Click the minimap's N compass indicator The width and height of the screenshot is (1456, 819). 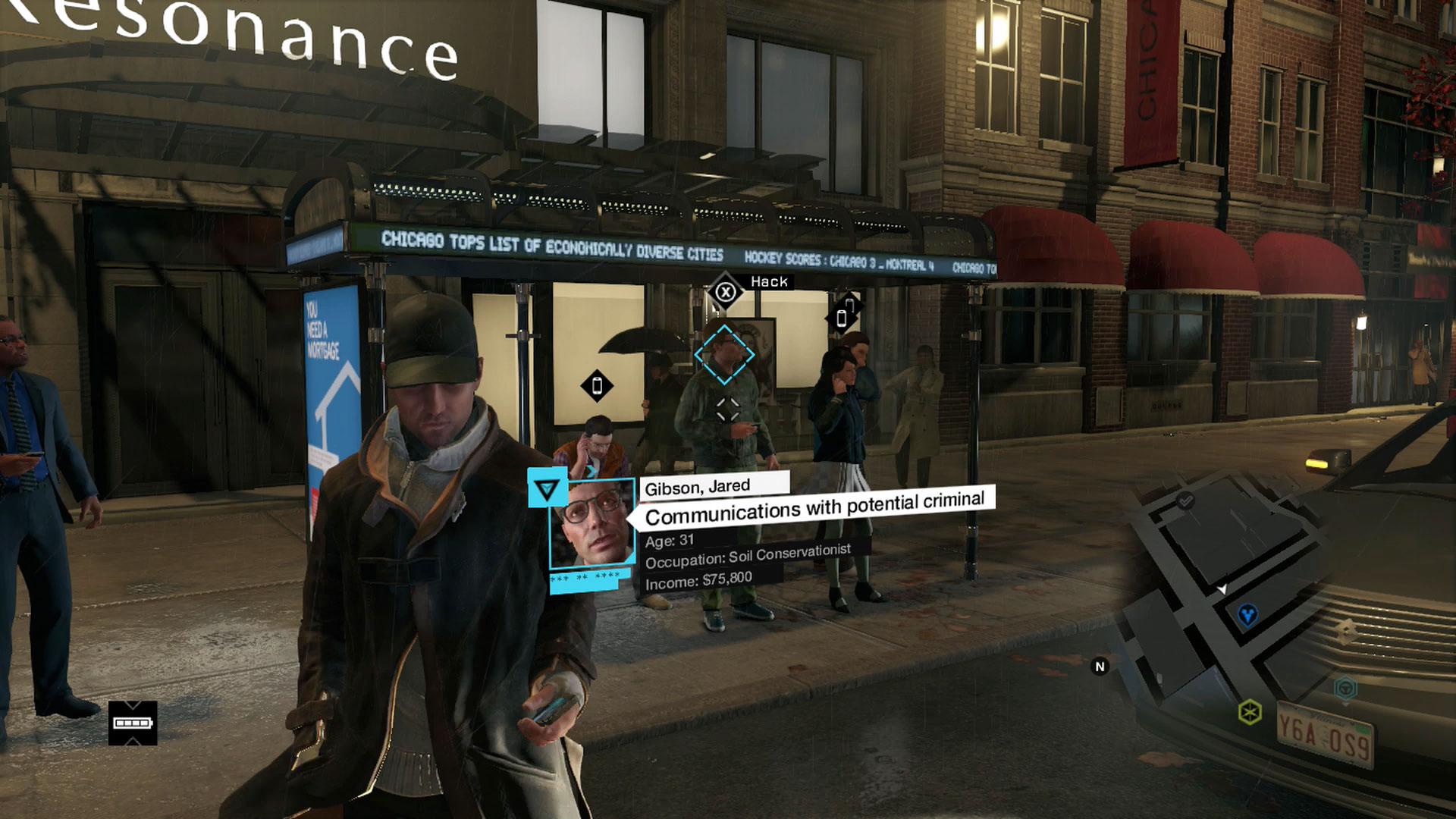(x=1100, y=667)
